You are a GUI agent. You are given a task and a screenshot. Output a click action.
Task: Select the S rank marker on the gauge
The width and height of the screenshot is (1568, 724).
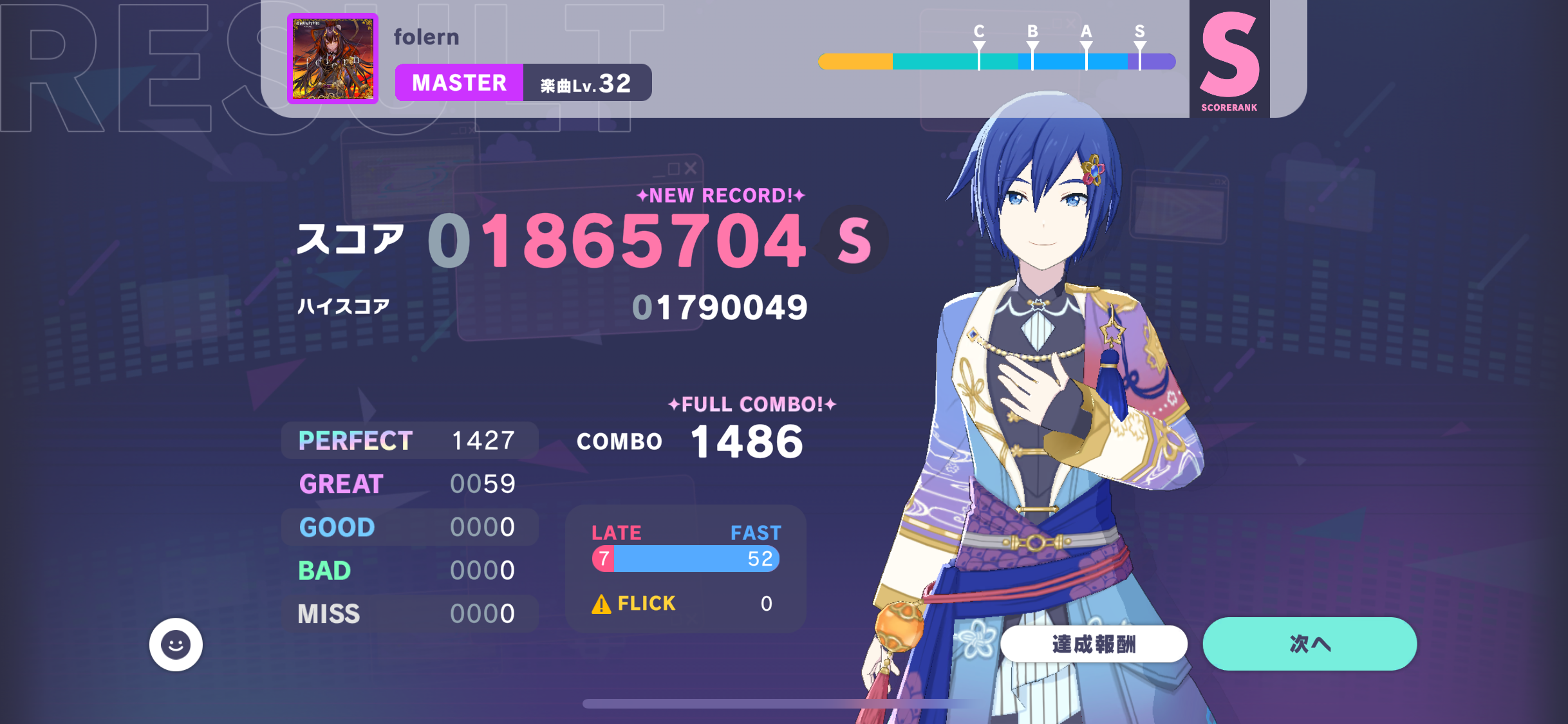[x=1139, y=45]
